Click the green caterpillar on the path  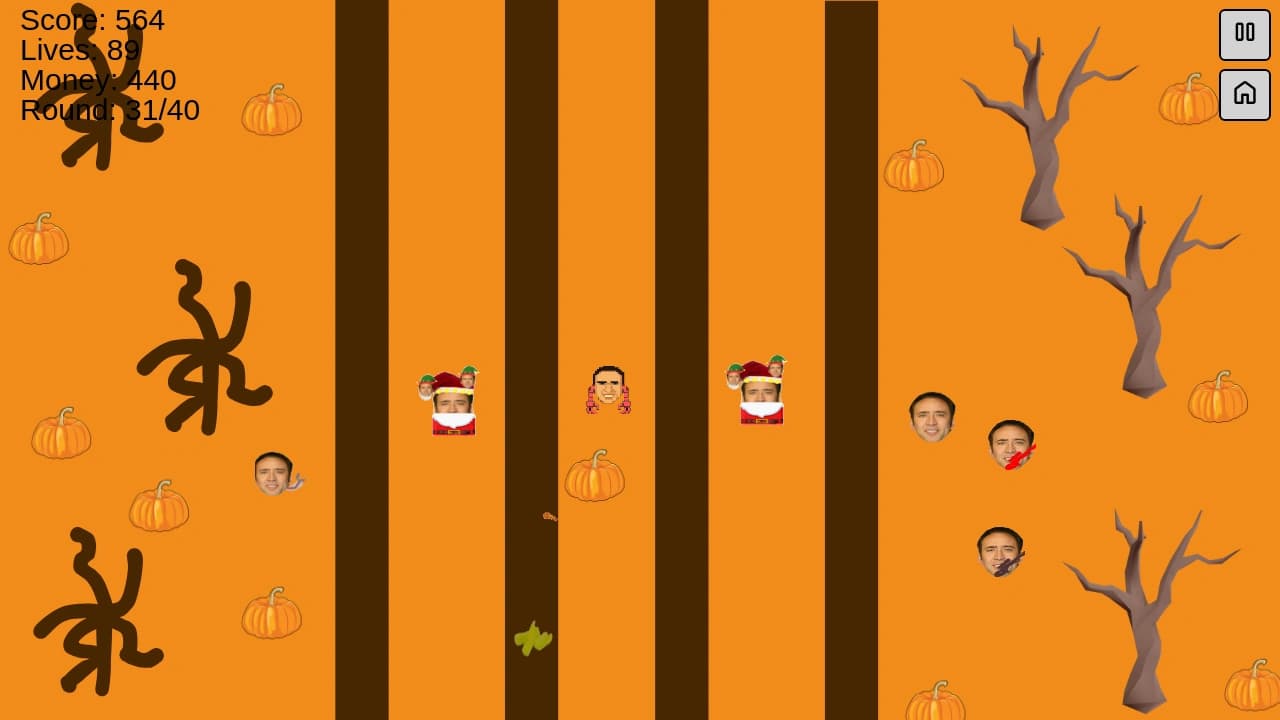point(531,640)
